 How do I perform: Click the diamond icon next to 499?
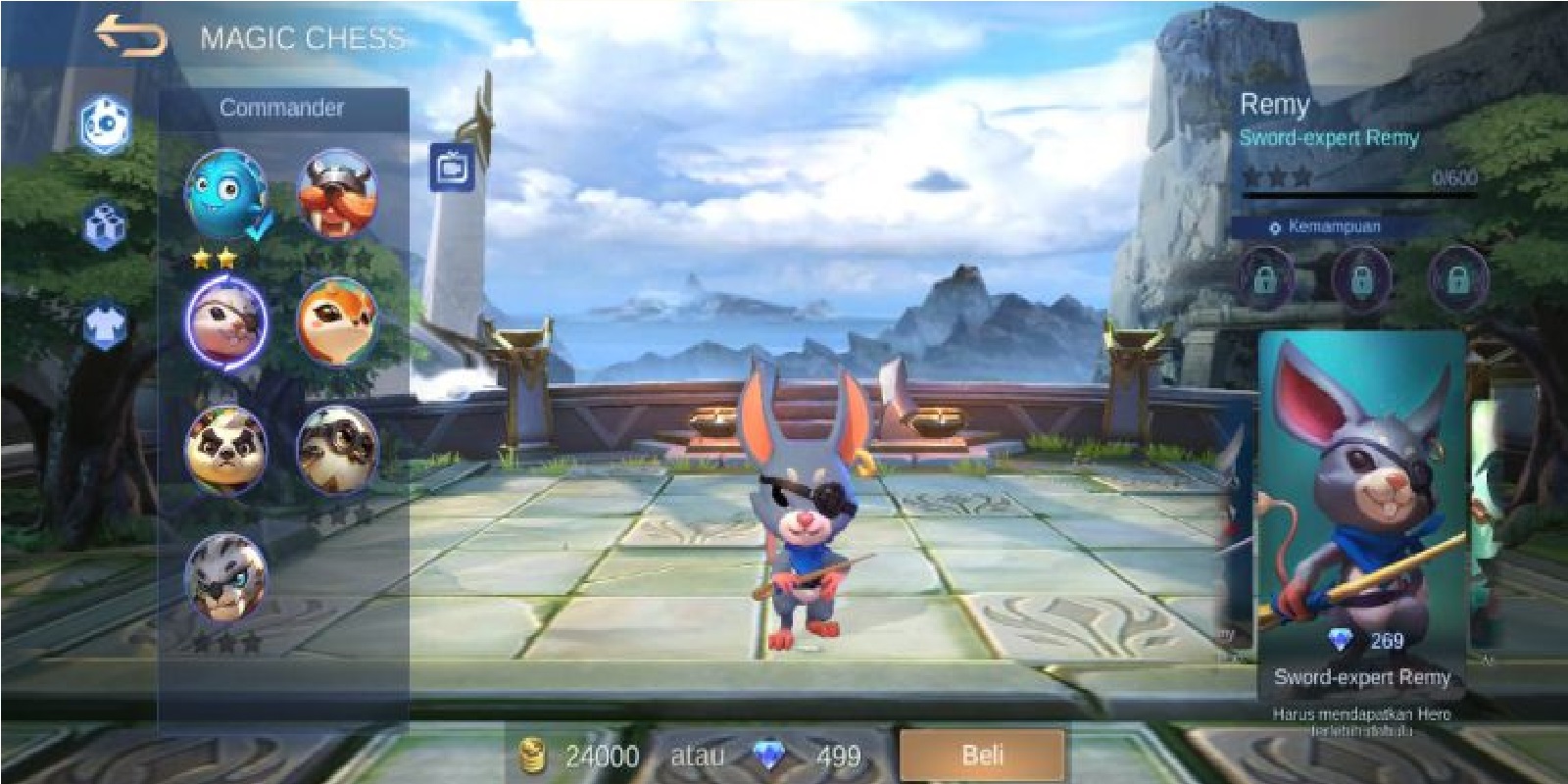(771, 756)
